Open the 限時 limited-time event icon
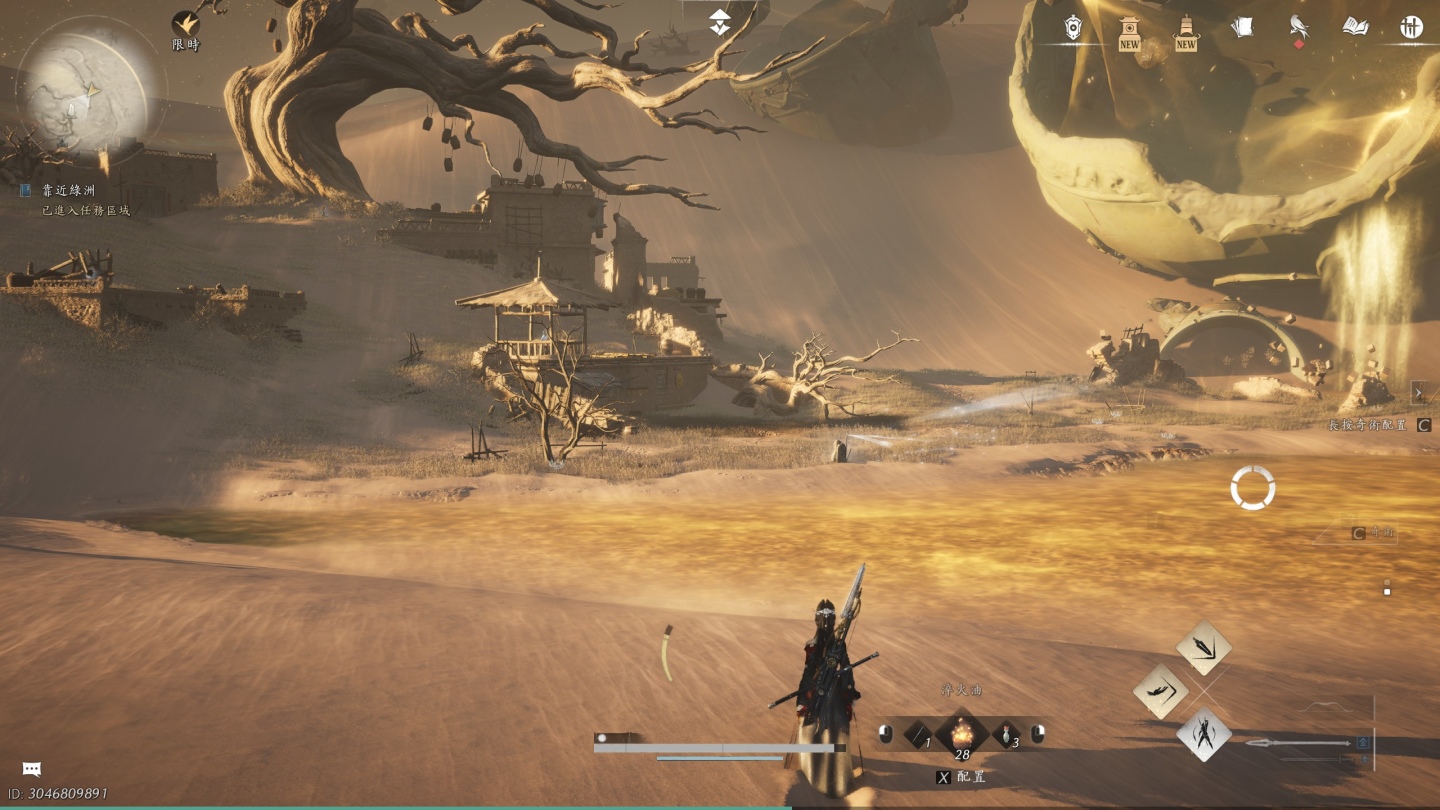Image resolution: width=1440 pixels, height=810 pixels. [x=185, y=26]
